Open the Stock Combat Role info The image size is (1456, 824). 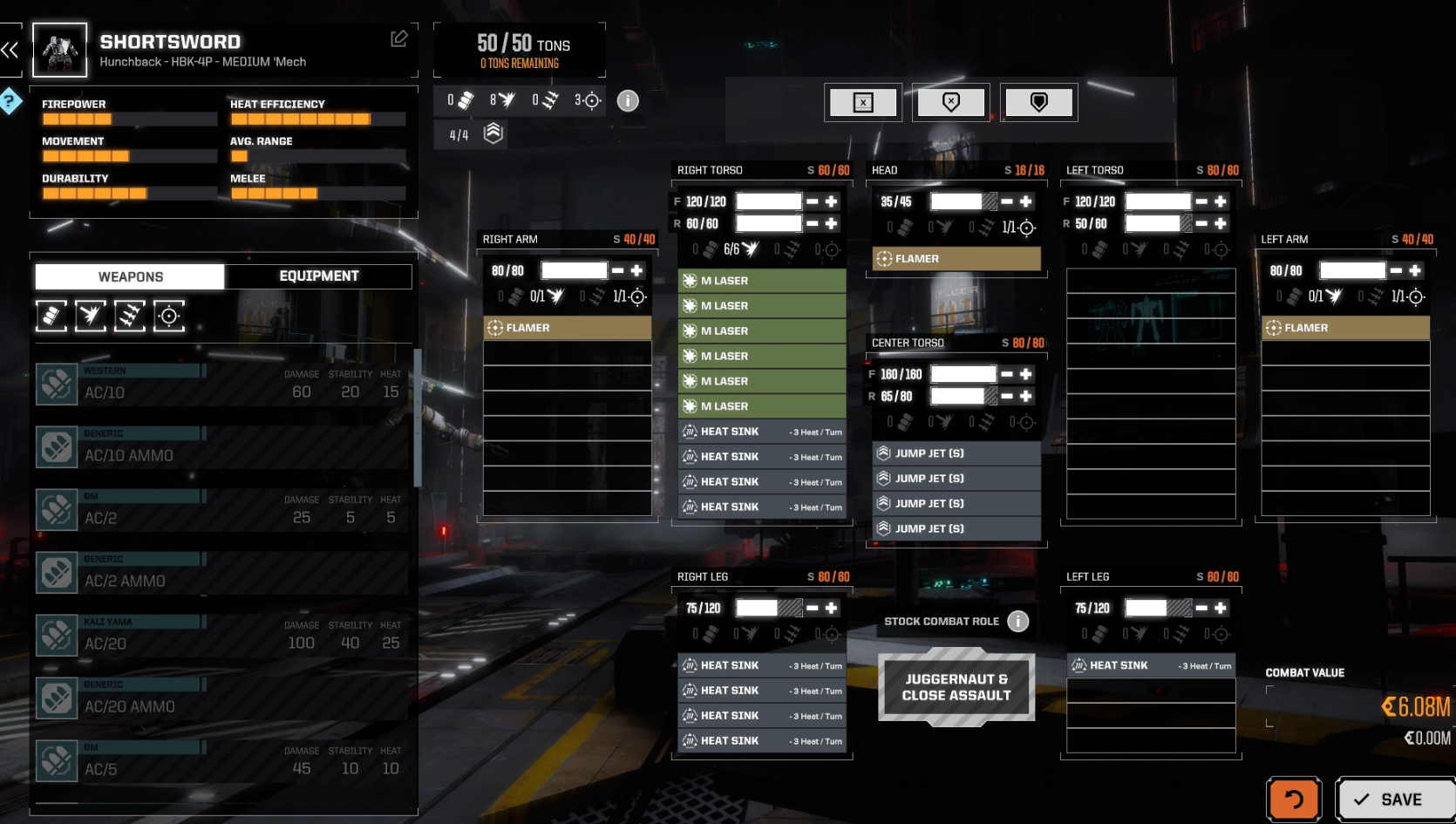point(1017,621)
